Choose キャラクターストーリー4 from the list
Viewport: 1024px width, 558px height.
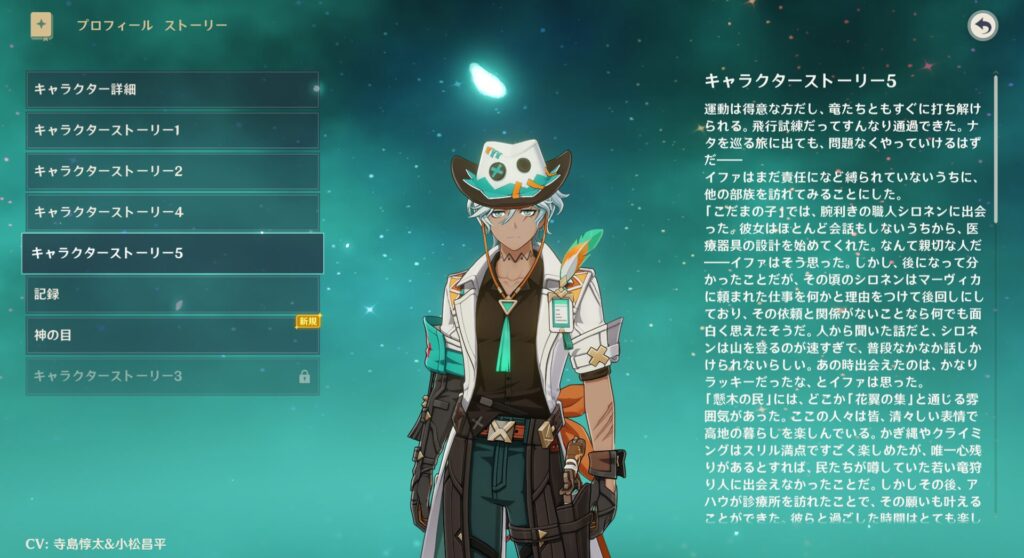pyautogui.click(x=172, y=212)
